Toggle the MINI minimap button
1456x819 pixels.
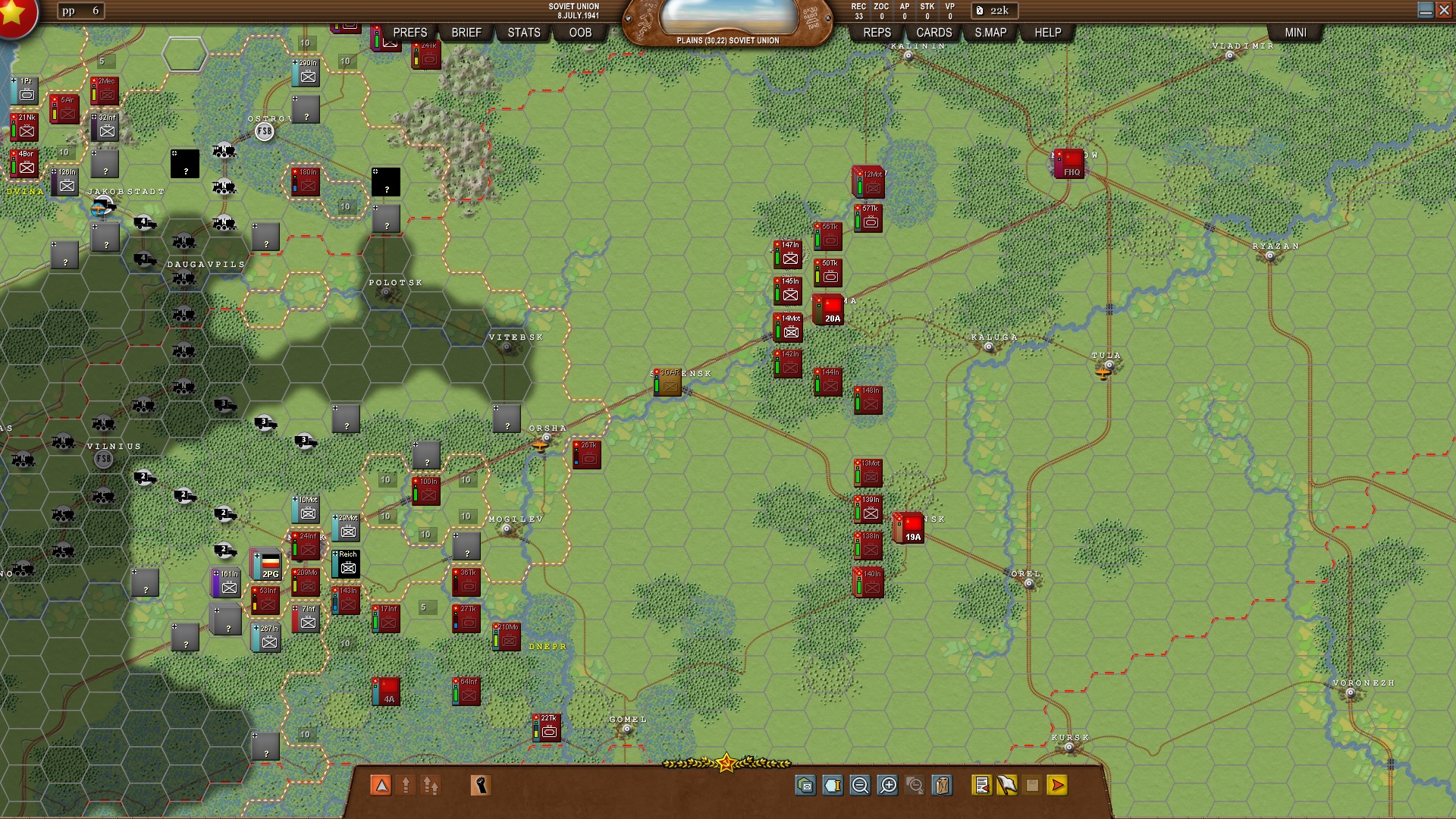pos(1295,33)
